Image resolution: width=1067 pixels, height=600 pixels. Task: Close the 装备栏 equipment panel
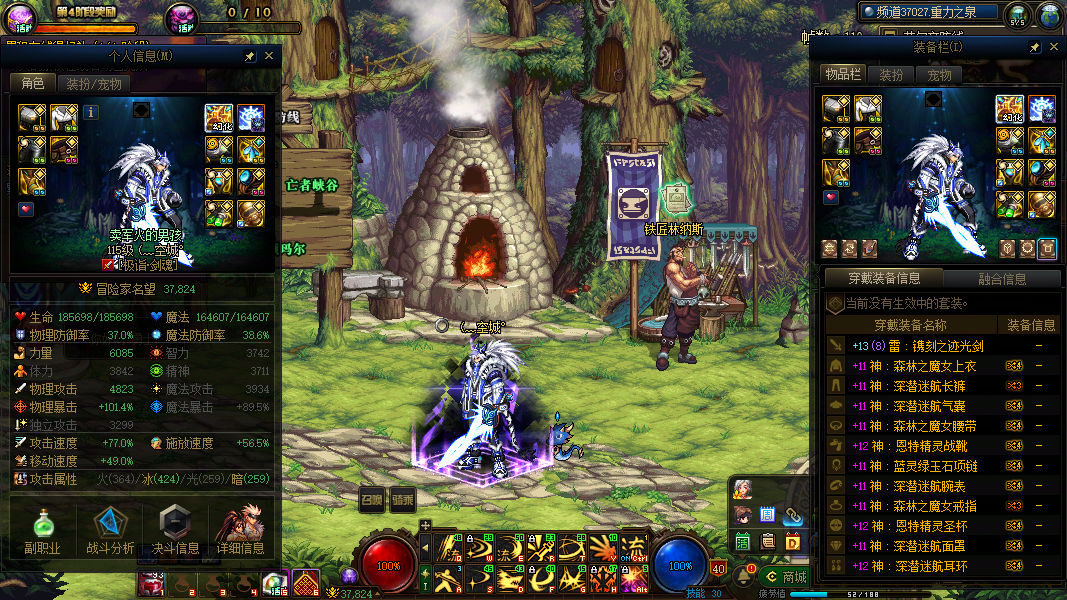tap(1053, 47)
